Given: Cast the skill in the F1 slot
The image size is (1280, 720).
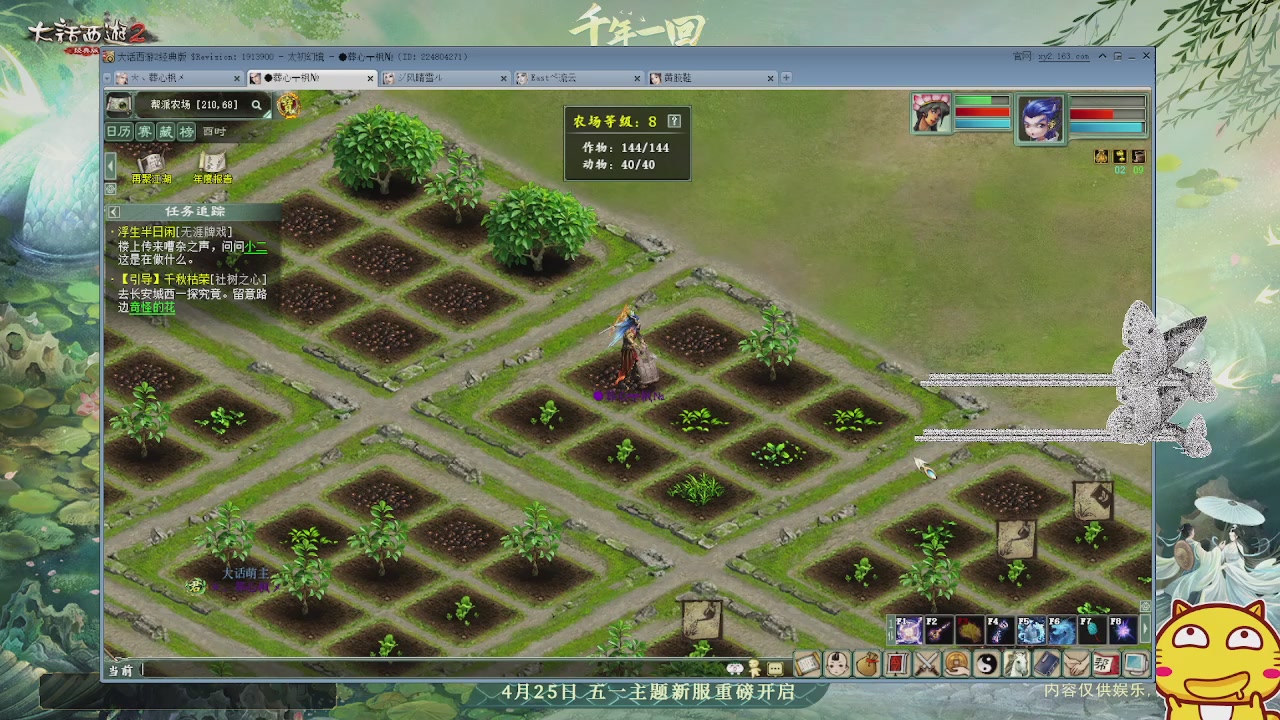Looking at the screenshot, I should [910, 628].
